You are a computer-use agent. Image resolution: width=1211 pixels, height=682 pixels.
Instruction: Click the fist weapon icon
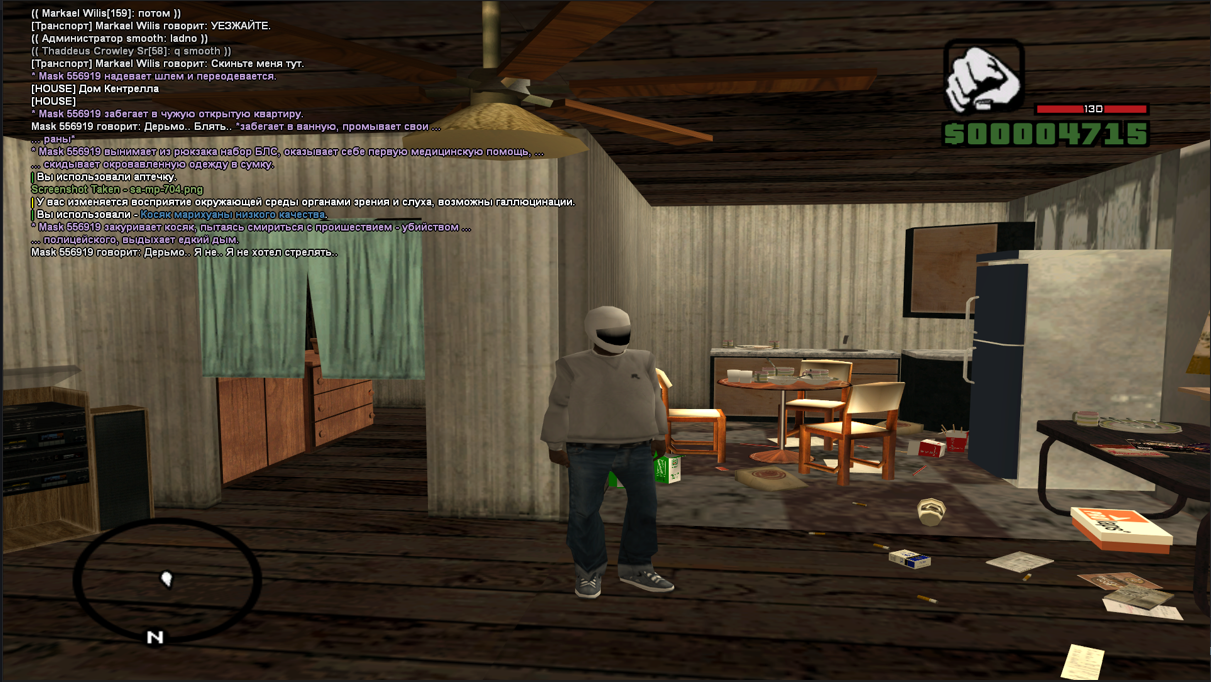[x=984, y=77]
